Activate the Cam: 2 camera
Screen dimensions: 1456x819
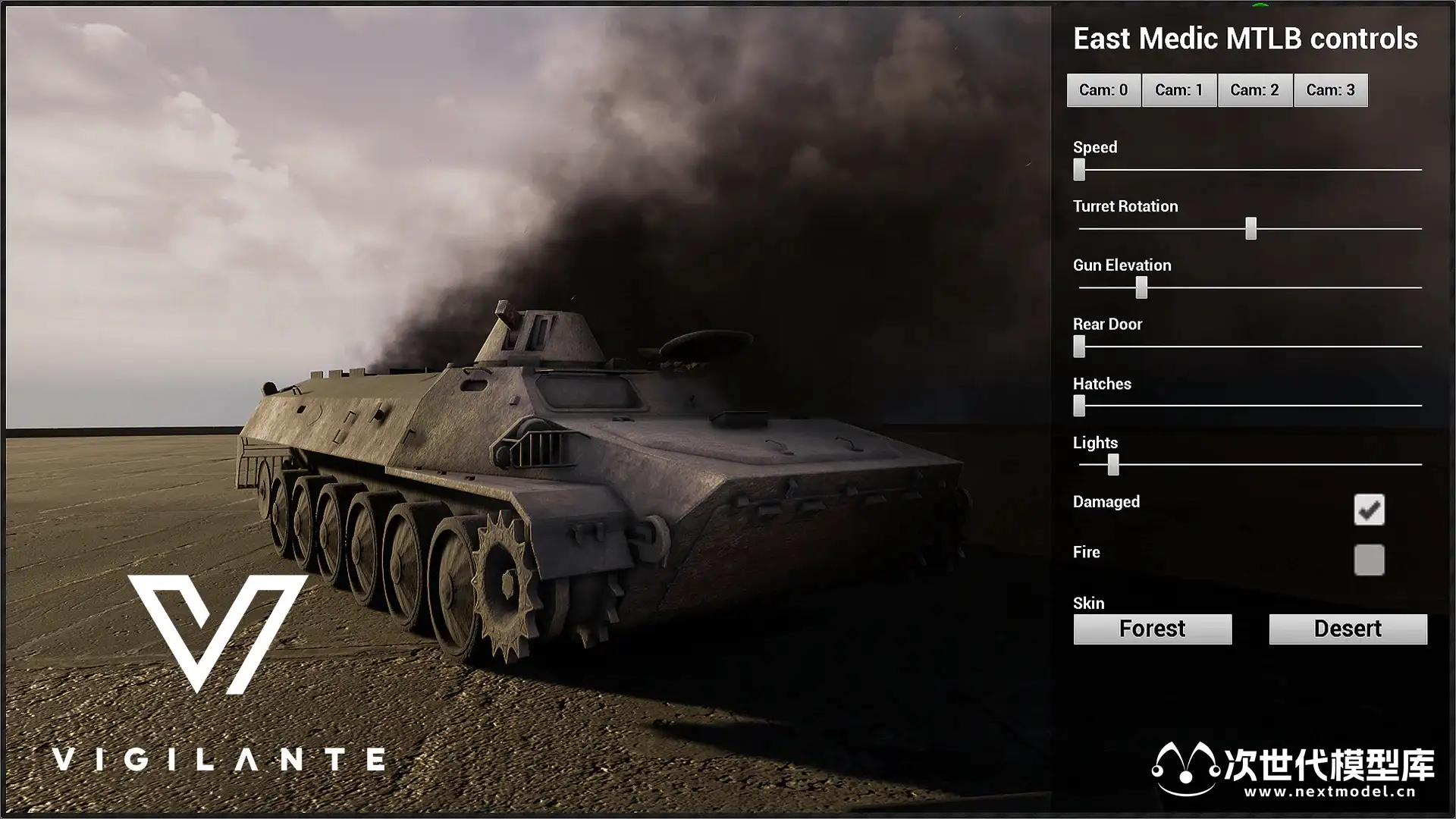(x=1255, y=90)
